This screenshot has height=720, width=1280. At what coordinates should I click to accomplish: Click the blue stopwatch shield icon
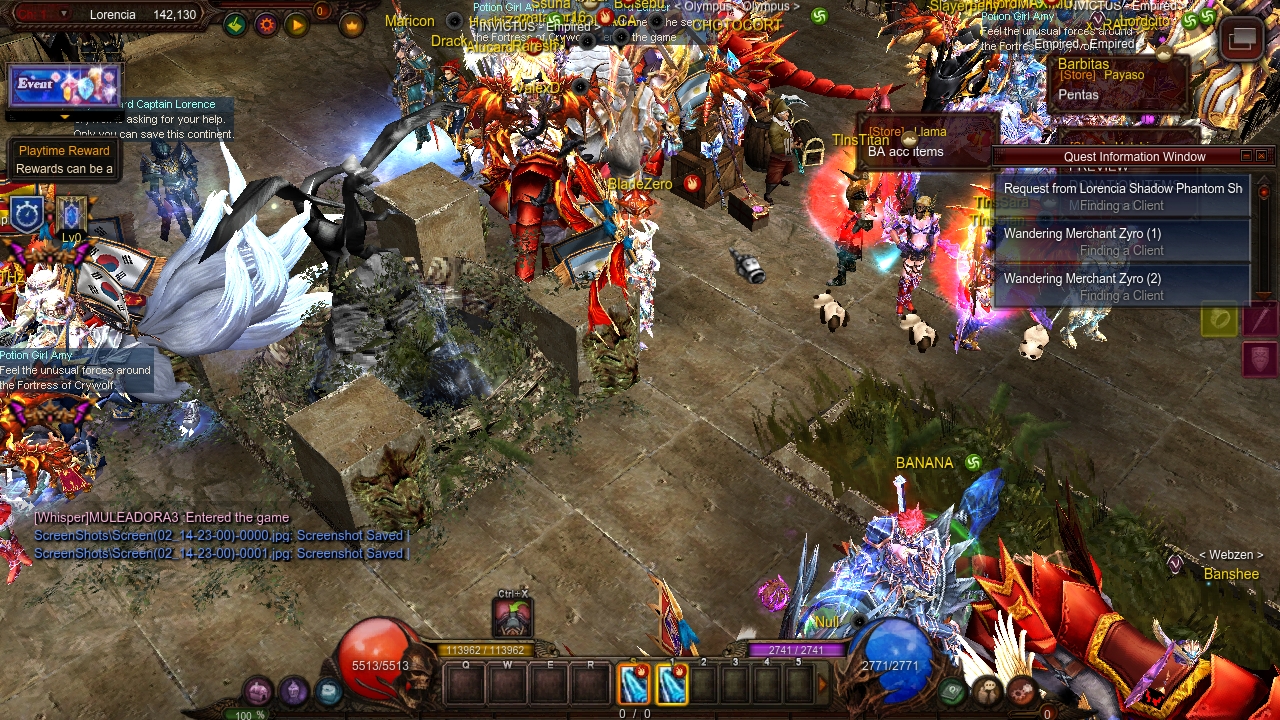(27, 213)
